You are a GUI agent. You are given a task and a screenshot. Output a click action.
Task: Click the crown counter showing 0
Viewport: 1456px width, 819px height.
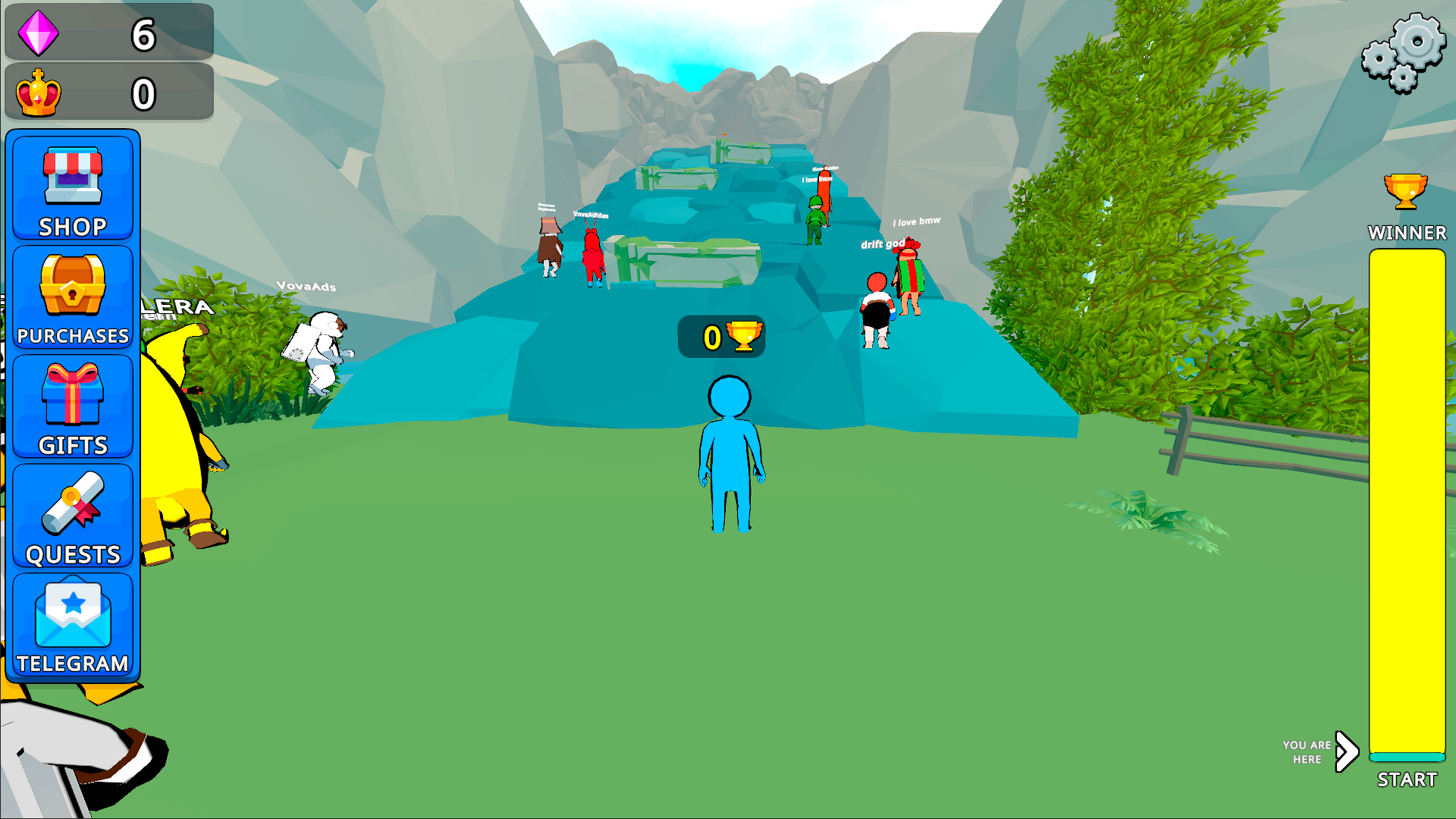point(143,93)
